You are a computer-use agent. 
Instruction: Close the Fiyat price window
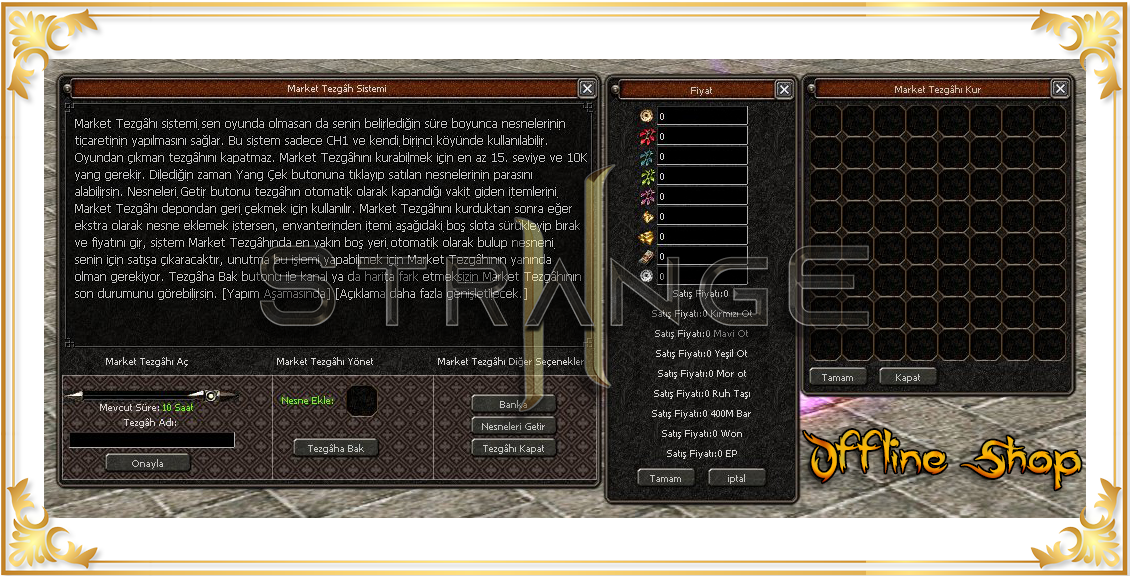[x=784, y=90]
